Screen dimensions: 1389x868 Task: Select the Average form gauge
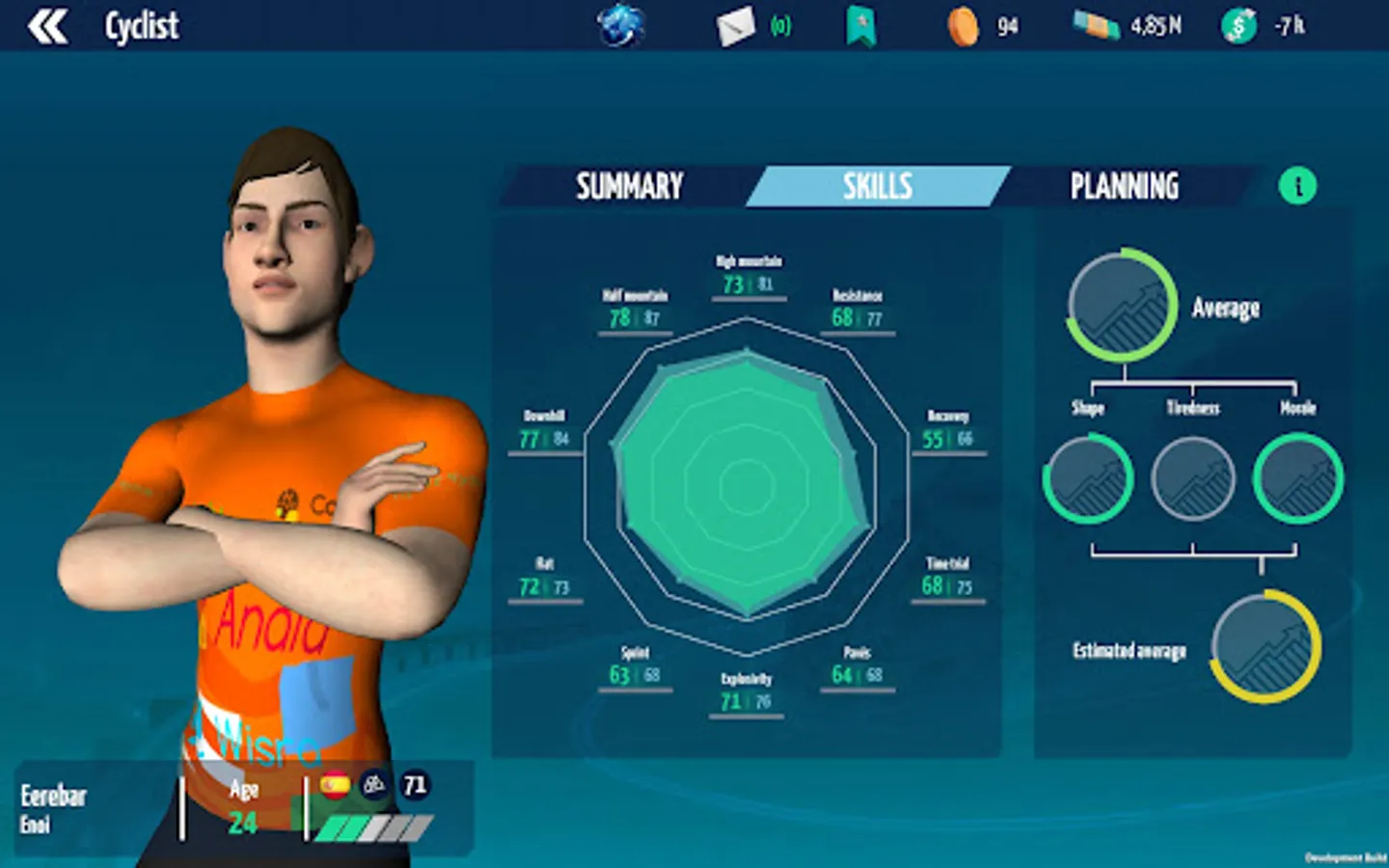(1122, 306)
